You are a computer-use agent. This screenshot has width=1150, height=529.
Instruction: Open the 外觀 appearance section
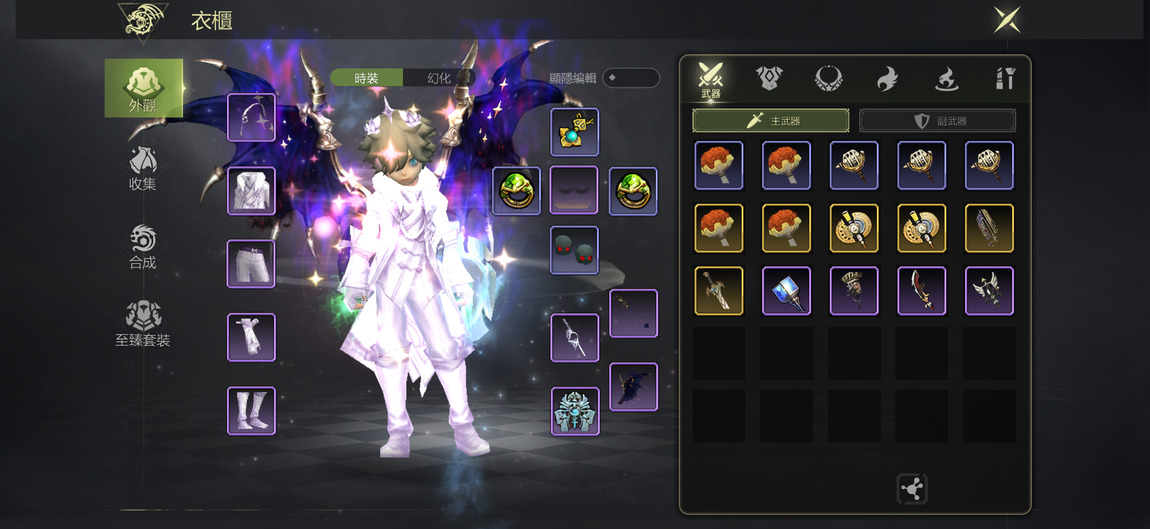point(144,88)
